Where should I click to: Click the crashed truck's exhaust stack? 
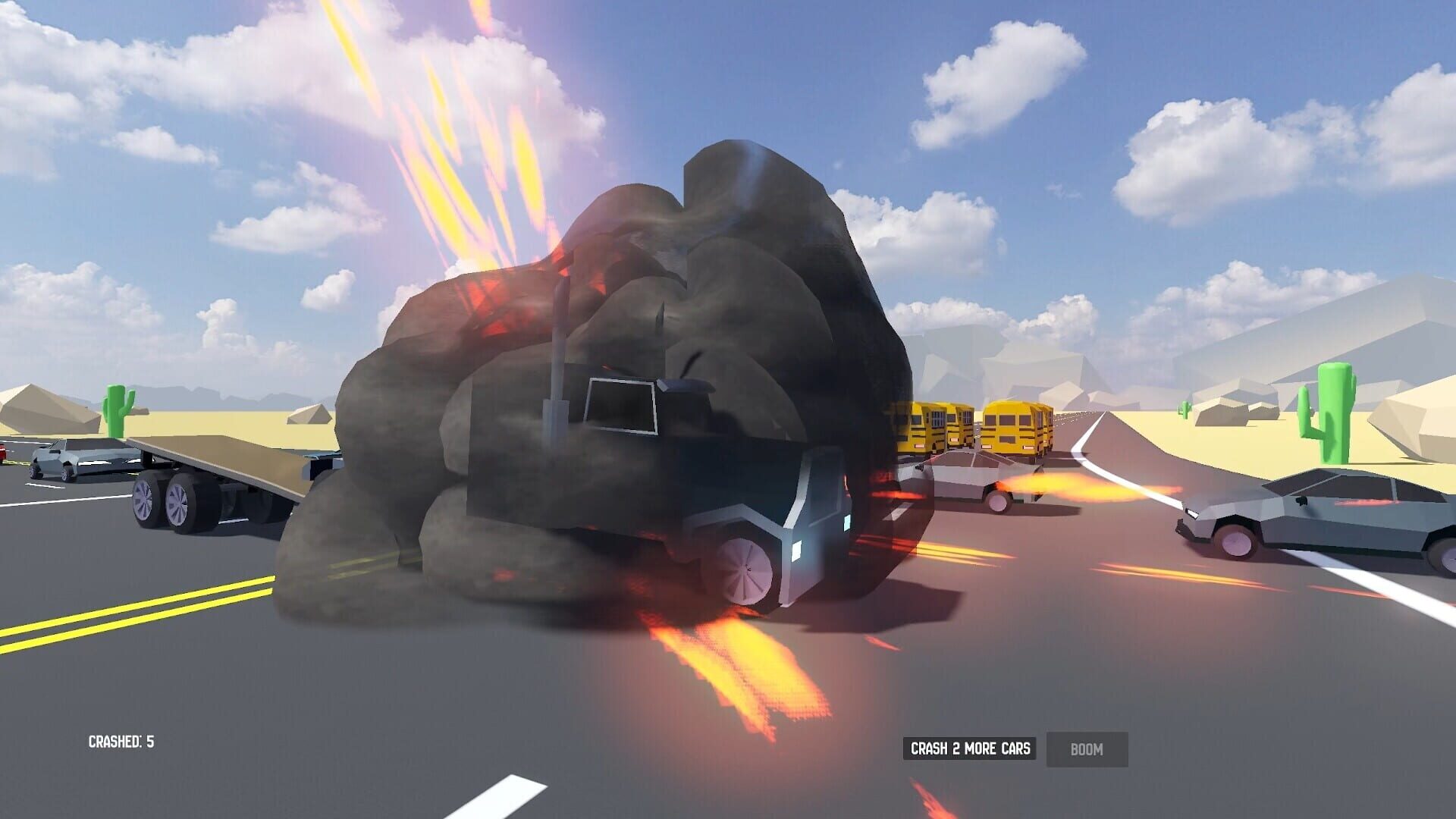point(557,341)
